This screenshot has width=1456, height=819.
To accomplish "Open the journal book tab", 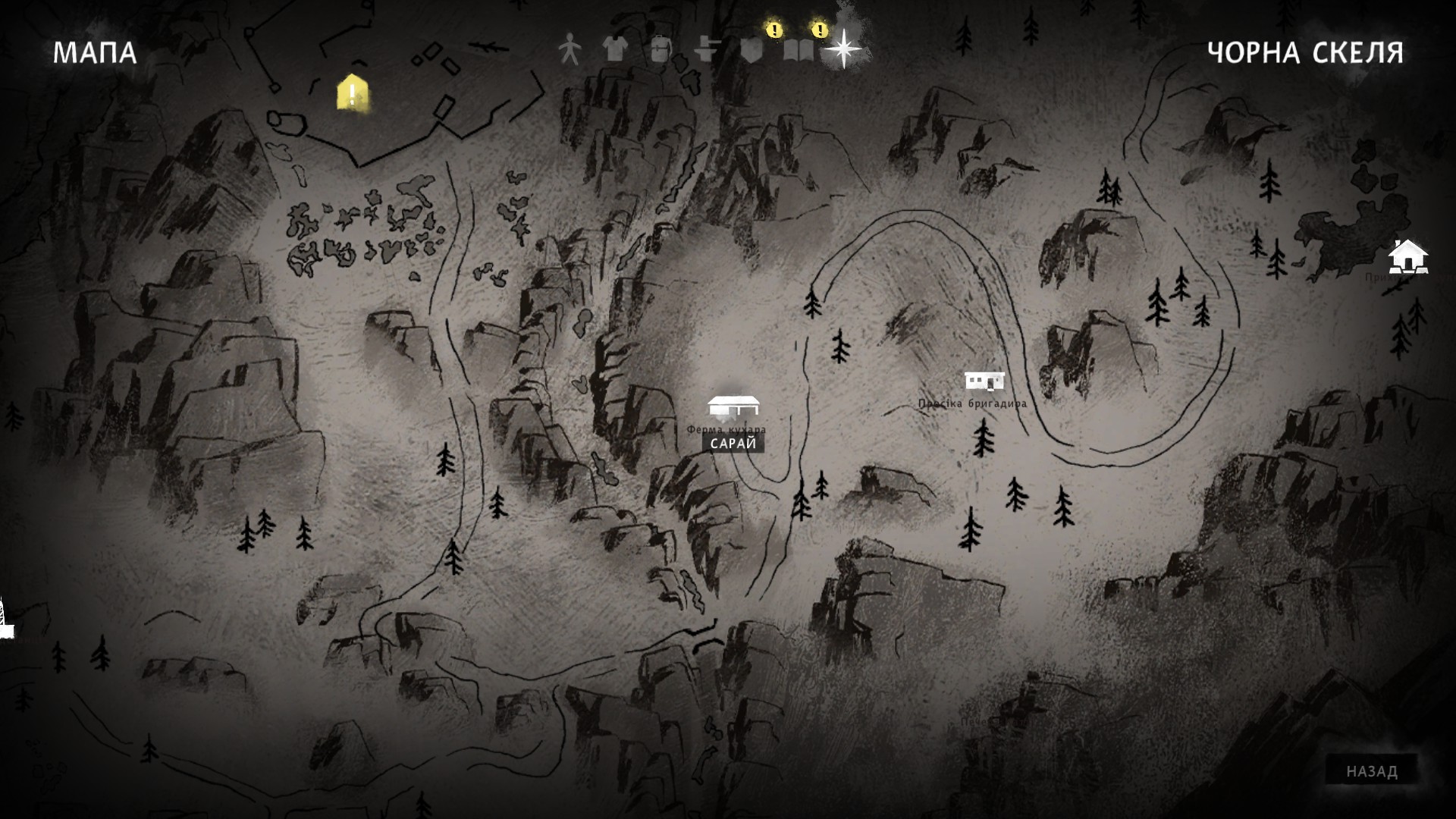I will 799,50.
